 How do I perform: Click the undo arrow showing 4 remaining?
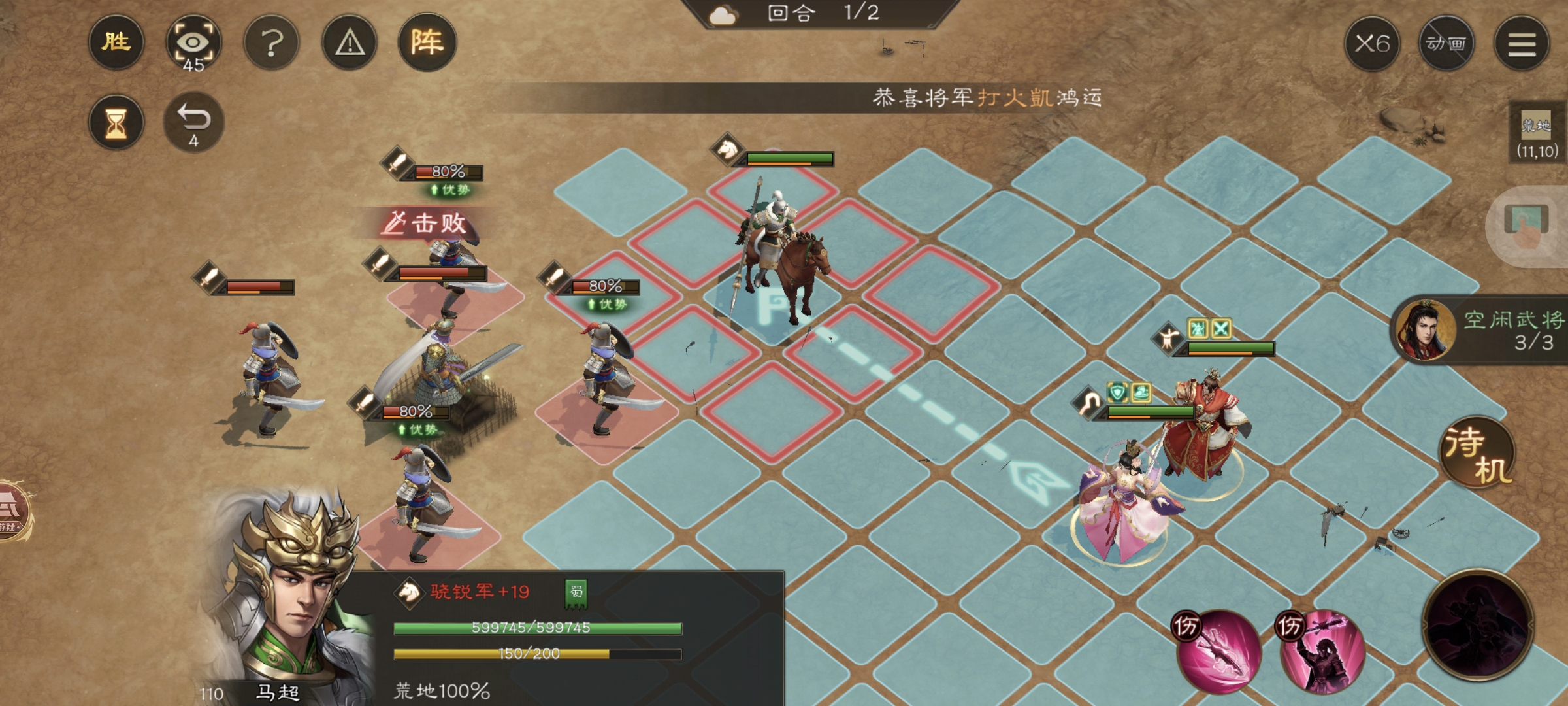click(195, 123)
